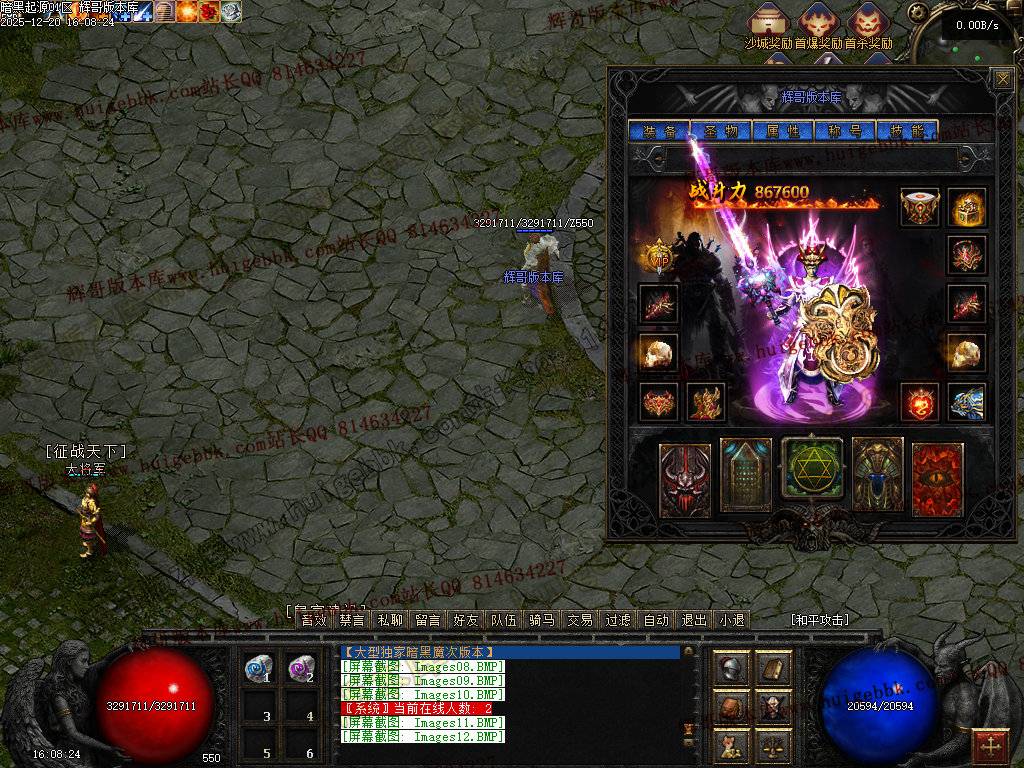Select the red dragon eye card slot

938,479
